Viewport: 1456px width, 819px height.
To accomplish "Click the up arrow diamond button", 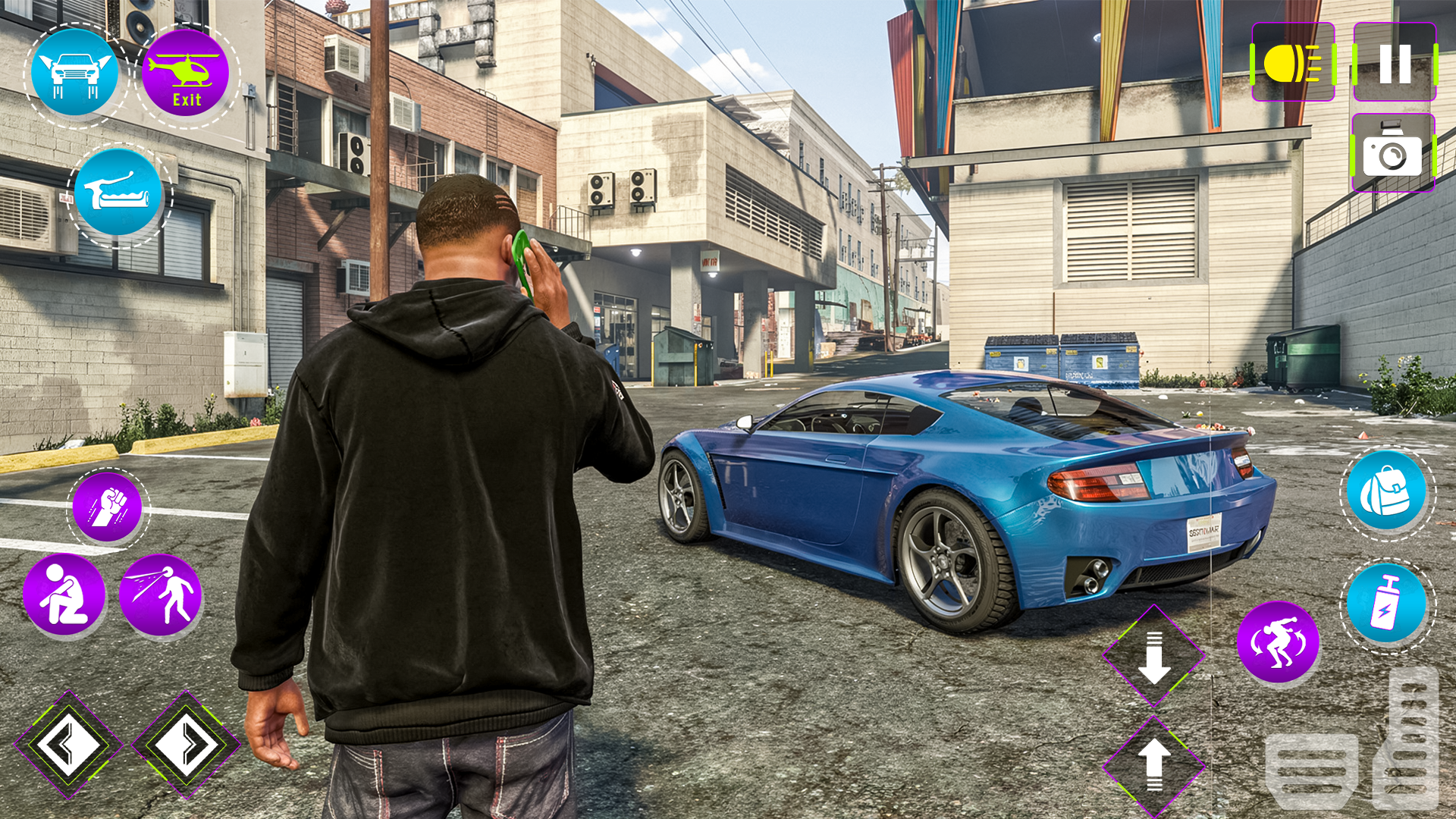I will pos(1153,766).
